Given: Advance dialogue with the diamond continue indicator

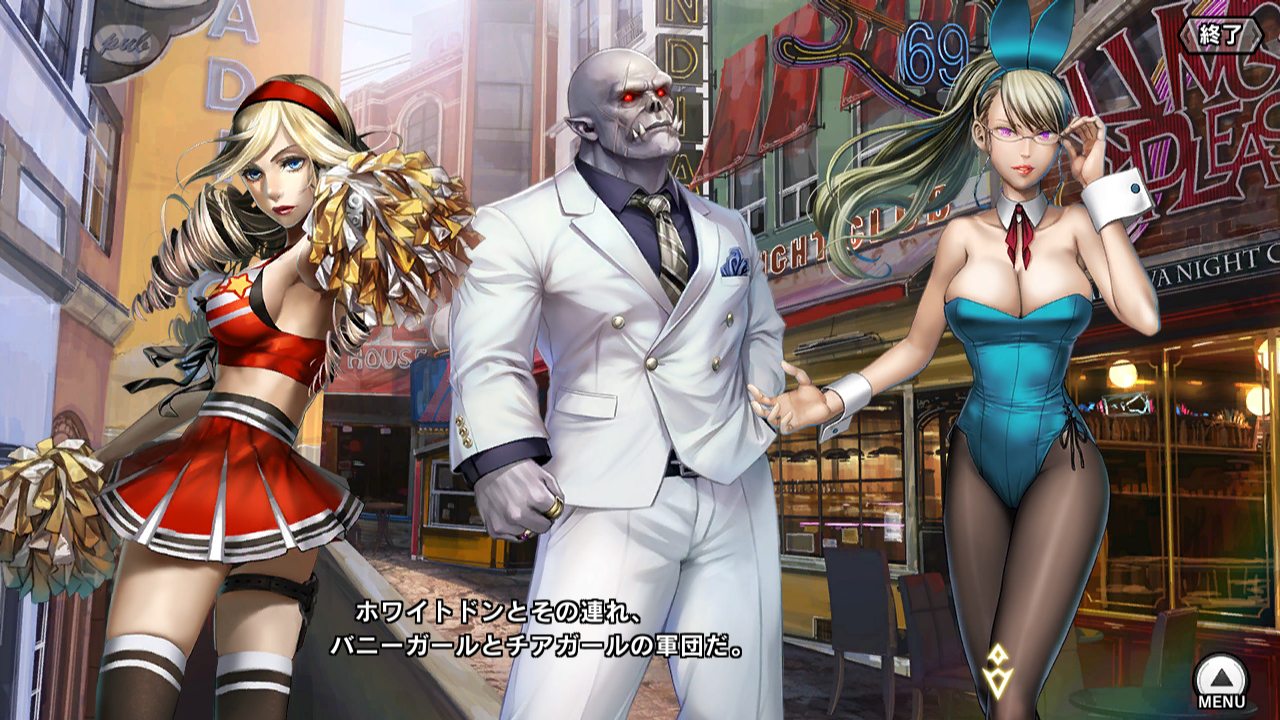Looking at the screenshot, I should pos(997,671).
